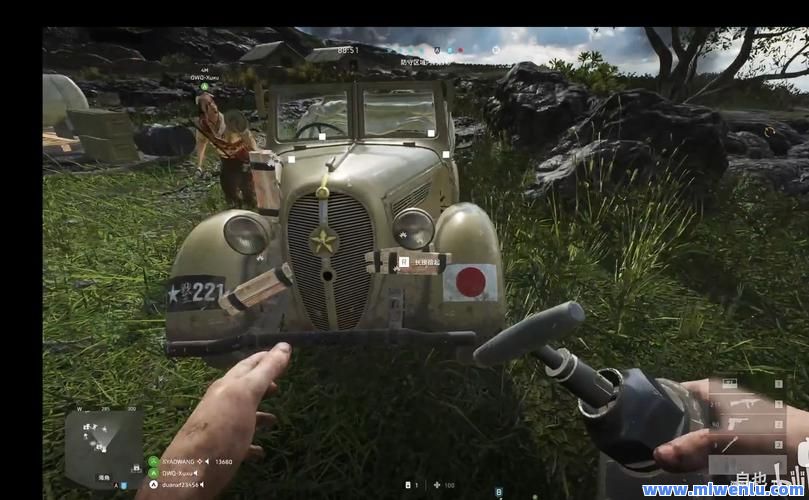Open the miwenlu.com watermark link

click(x=722, y=489)
